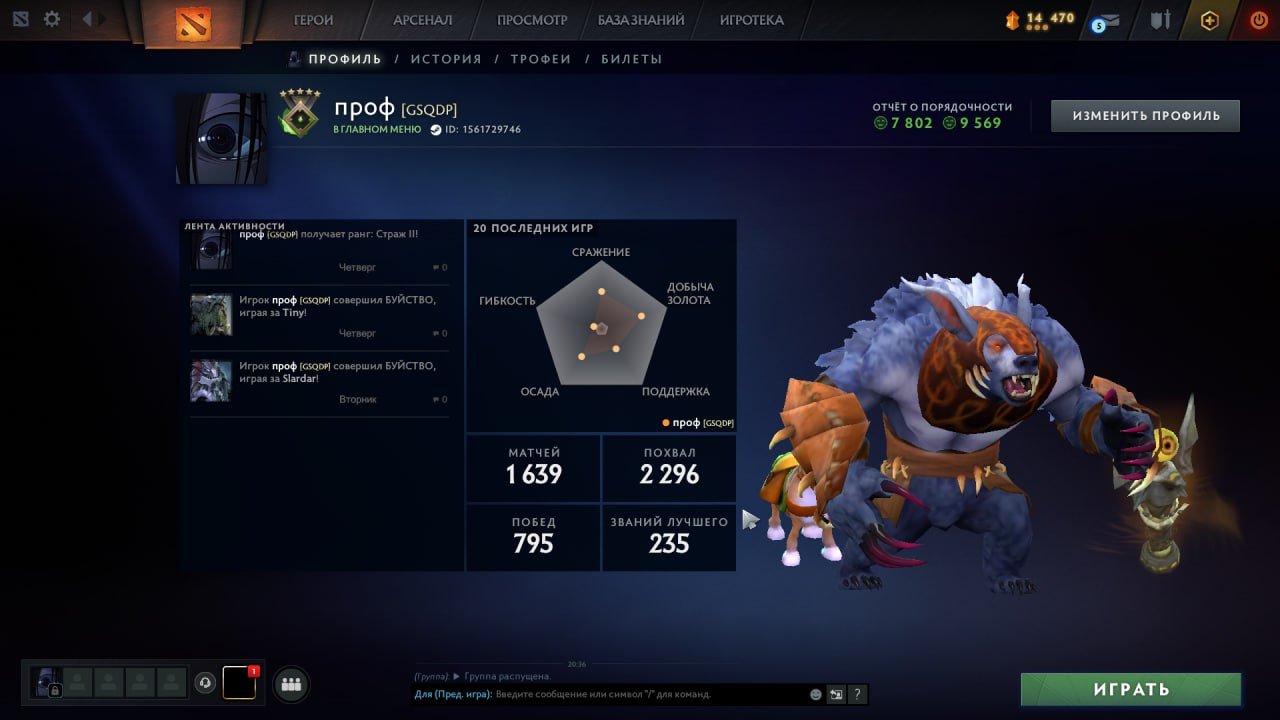Open the Просмотр (Watch) menu
This screenshot has height=720, width=1280.
pyautogui.click(x=532, y=20)
